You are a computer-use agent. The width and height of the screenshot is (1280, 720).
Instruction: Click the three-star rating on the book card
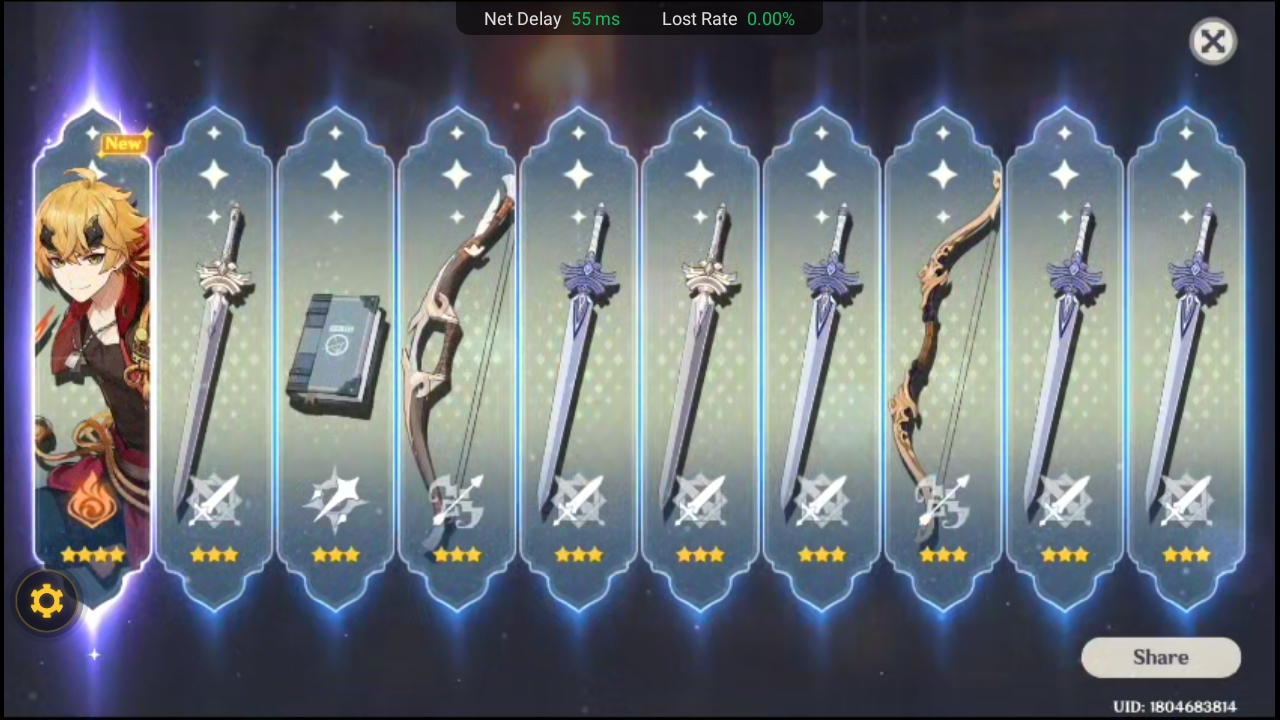[x=335, y=556]
